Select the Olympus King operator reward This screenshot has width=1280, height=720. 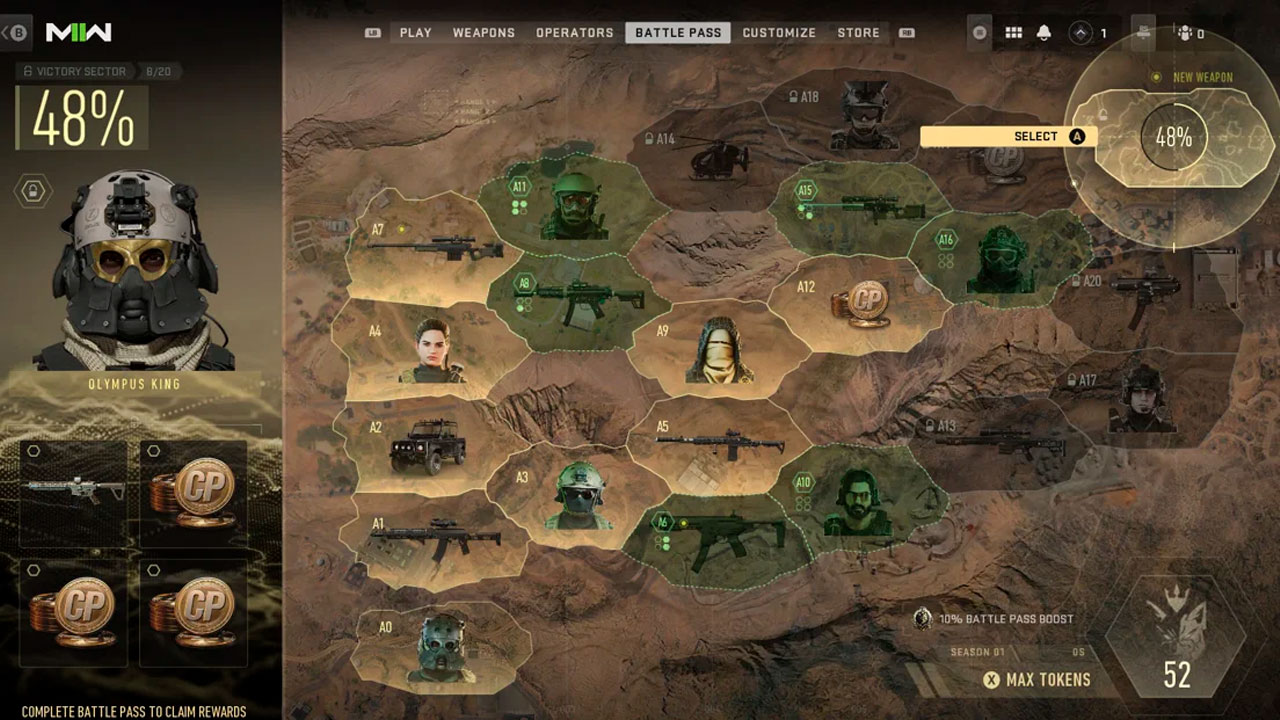pyautogui.click(x=136, y=272)
